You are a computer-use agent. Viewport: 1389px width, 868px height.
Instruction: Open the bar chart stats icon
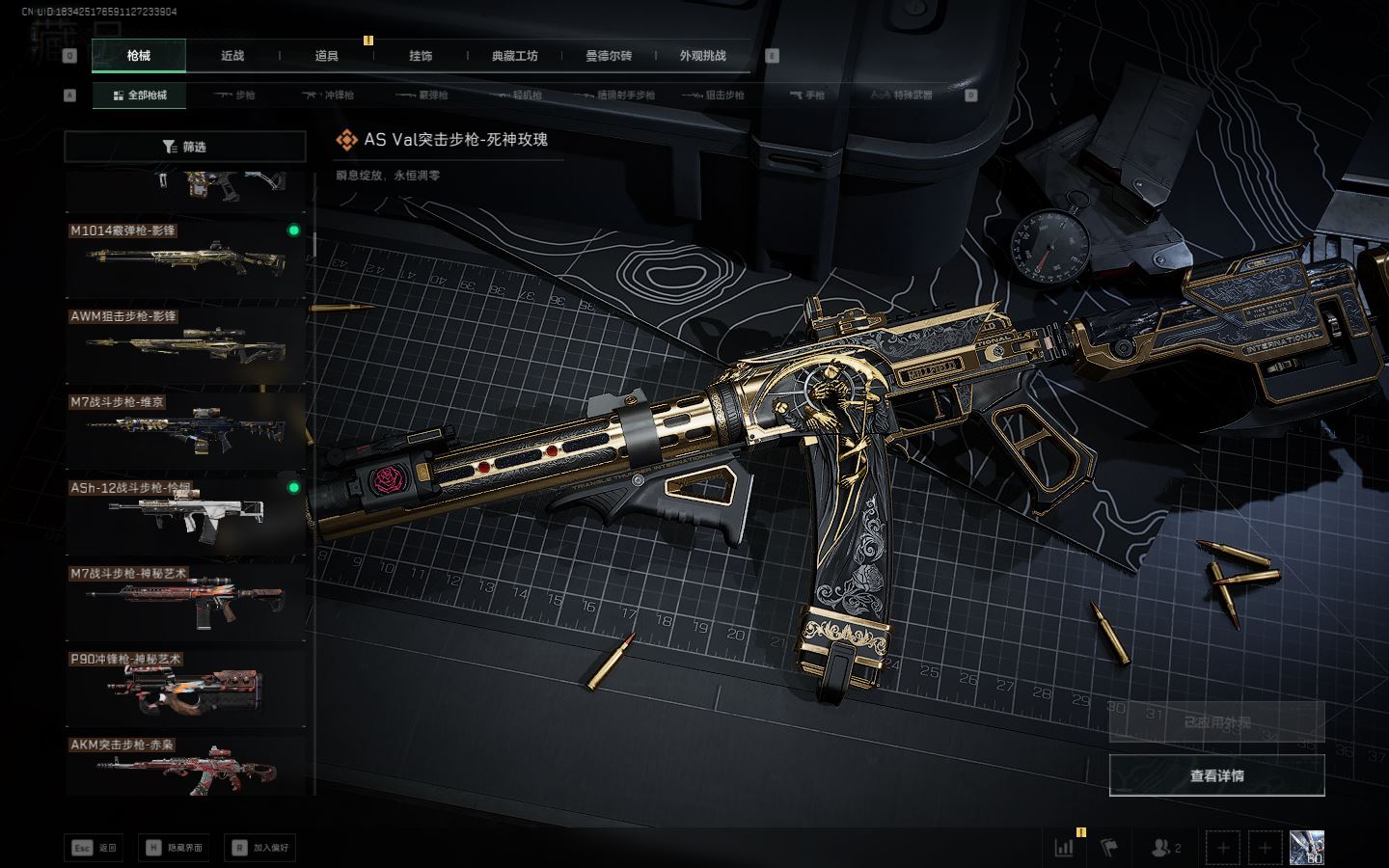coord(1064,848)
